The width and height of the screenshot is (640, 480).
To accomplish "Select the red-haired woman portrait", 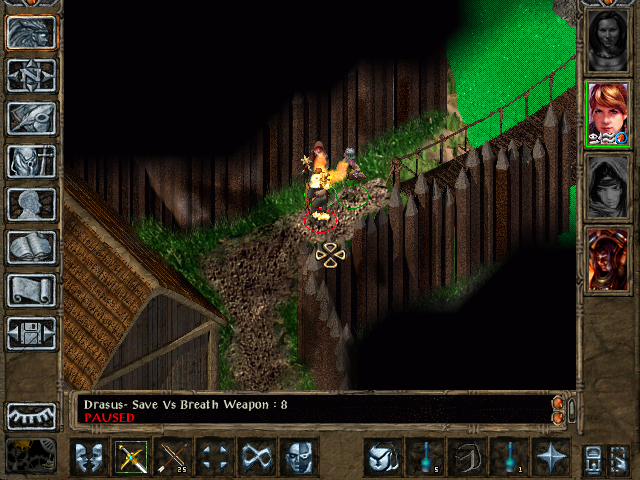I will point(608,114).
